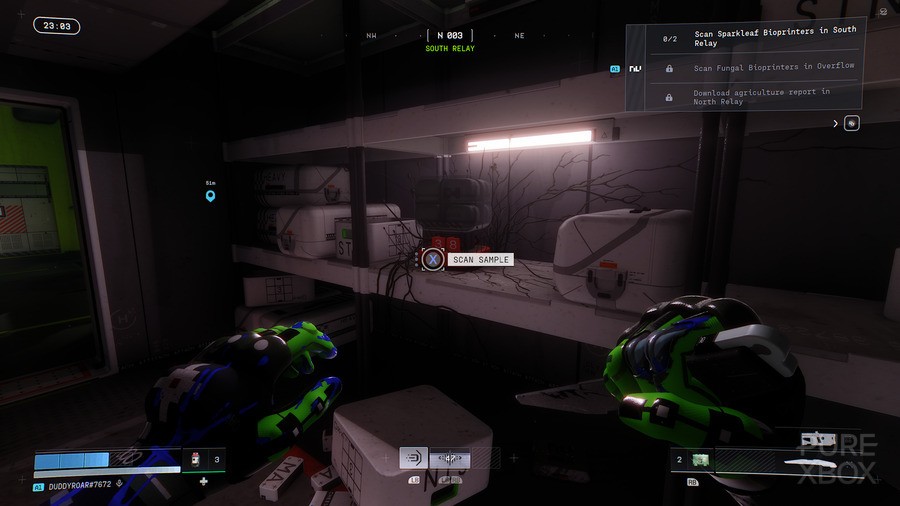The height and width of the screenshot is (506, 900).
Task: Activate the first ability icon above LB
Action: click(413, 458)
